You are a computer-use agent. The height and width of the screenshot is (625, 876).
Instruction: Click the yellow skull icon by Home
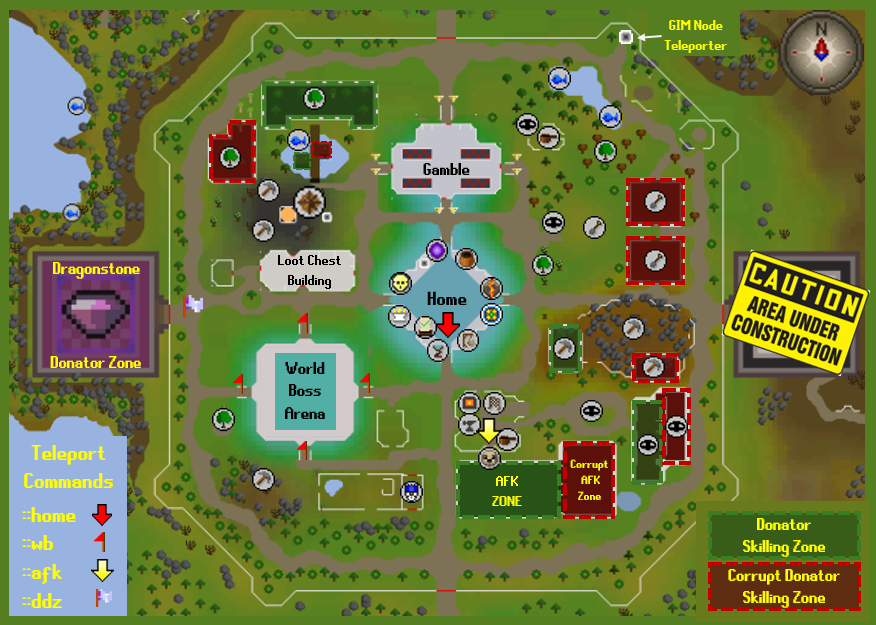pyautogui.click(x=401, y=284)
